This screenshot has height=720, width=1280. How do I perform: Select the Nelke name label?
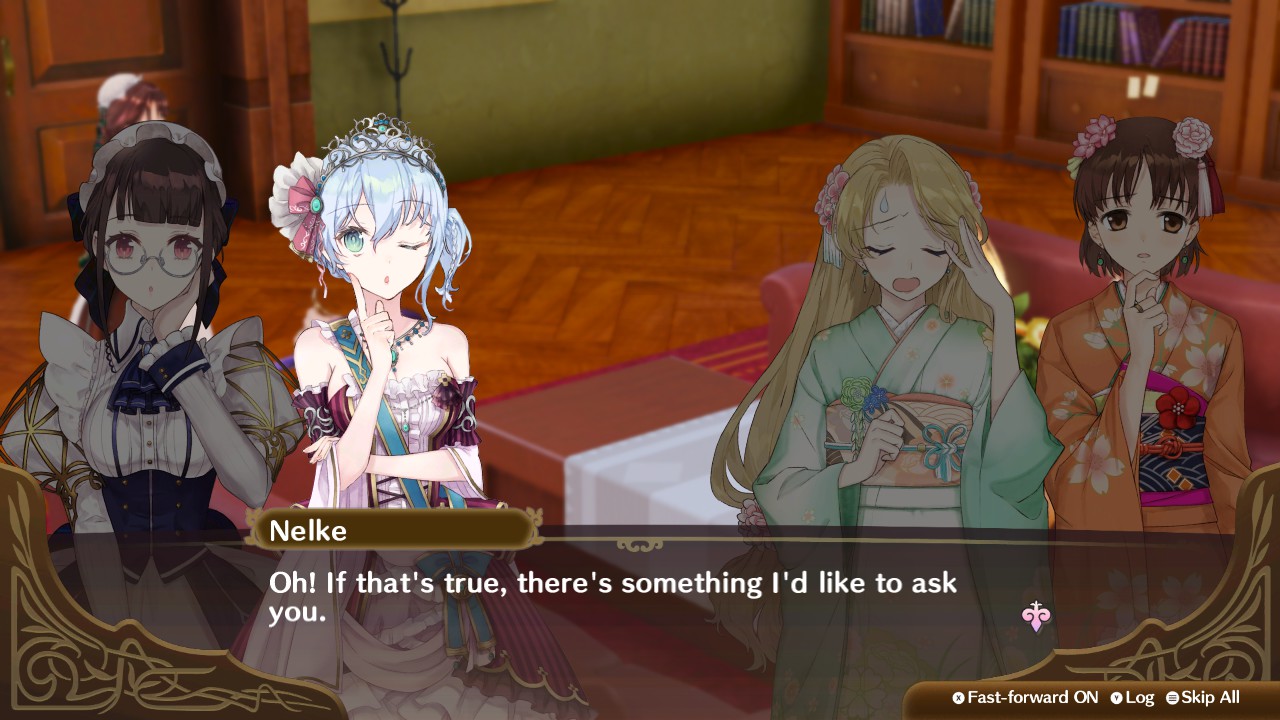pyautogui.click(x=313, y=531)
